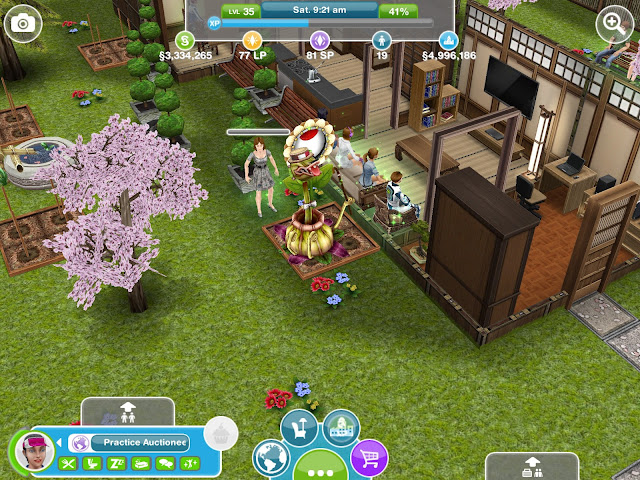Open the town buildings button

click(x=342, y=427)
